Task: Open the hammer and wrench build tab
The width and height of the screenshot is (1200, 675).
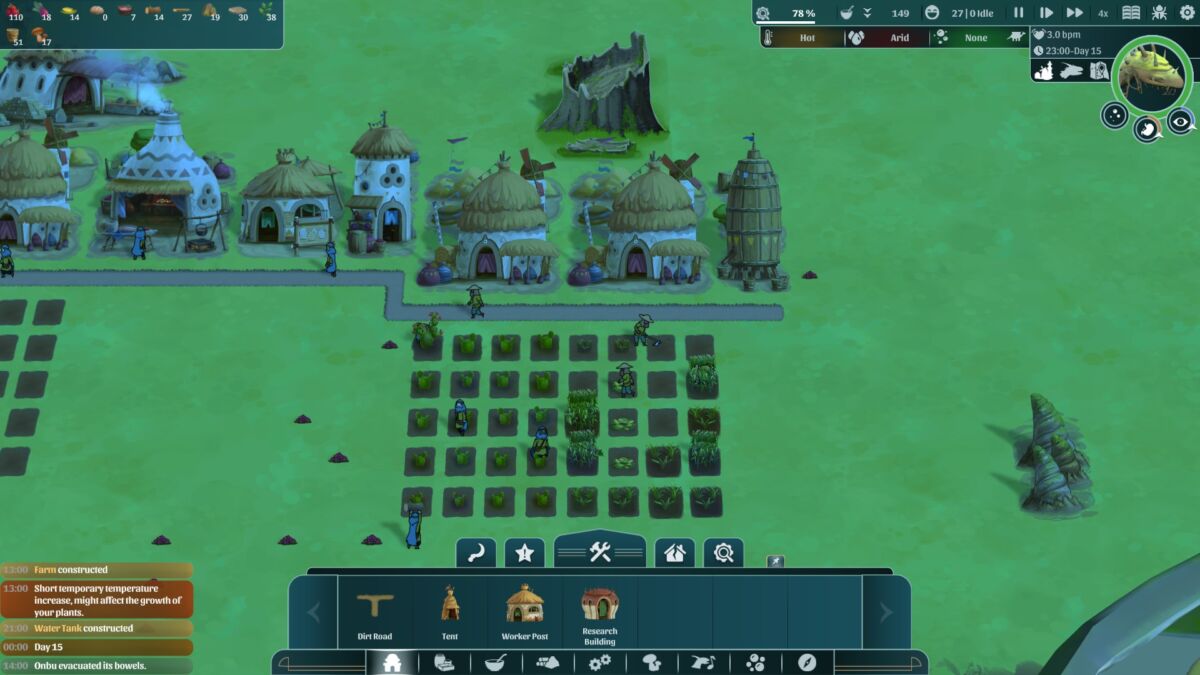Action: point(600,551)
